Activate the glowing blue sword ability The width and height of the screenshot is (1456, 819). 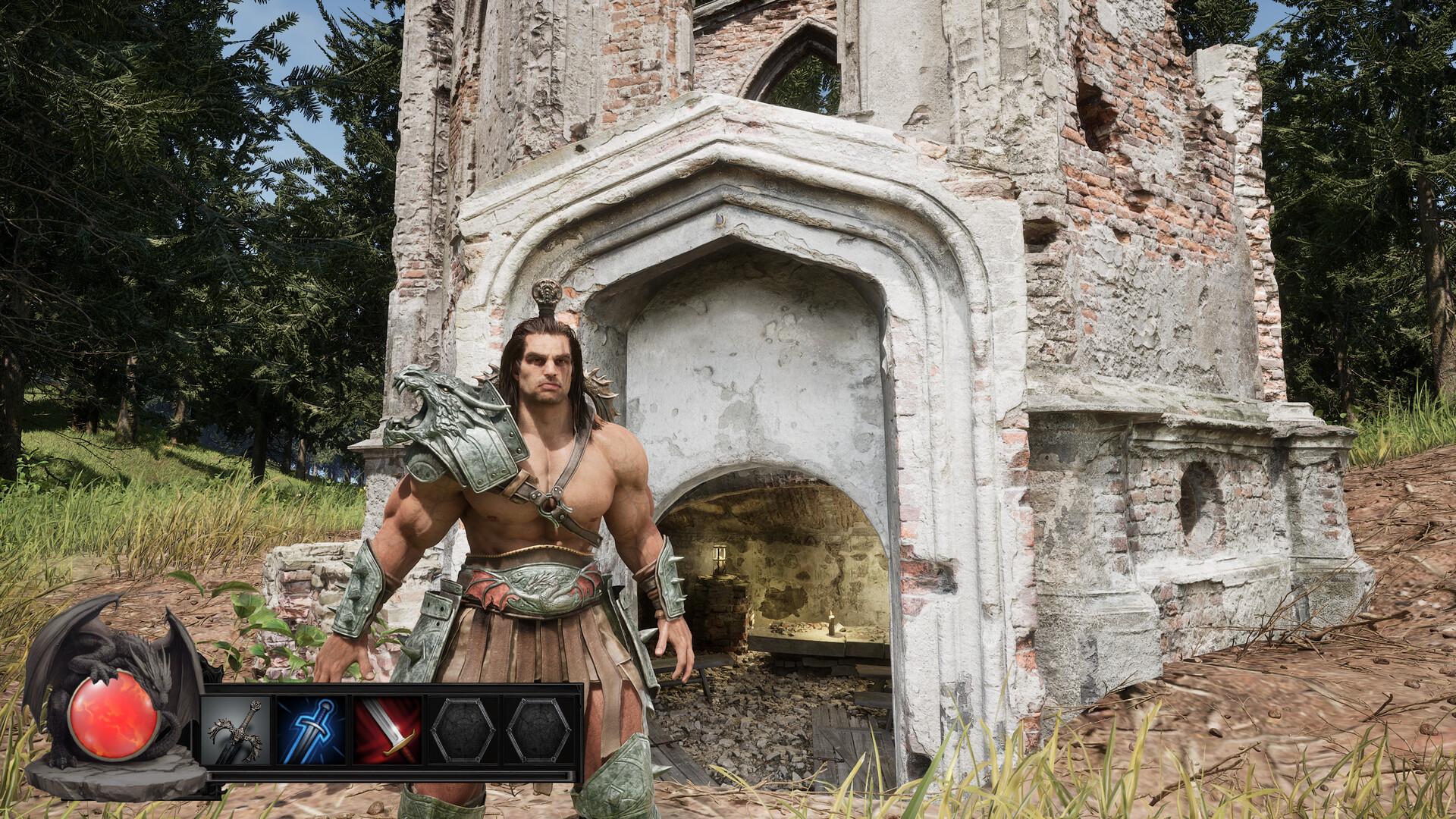pos(311,730)
